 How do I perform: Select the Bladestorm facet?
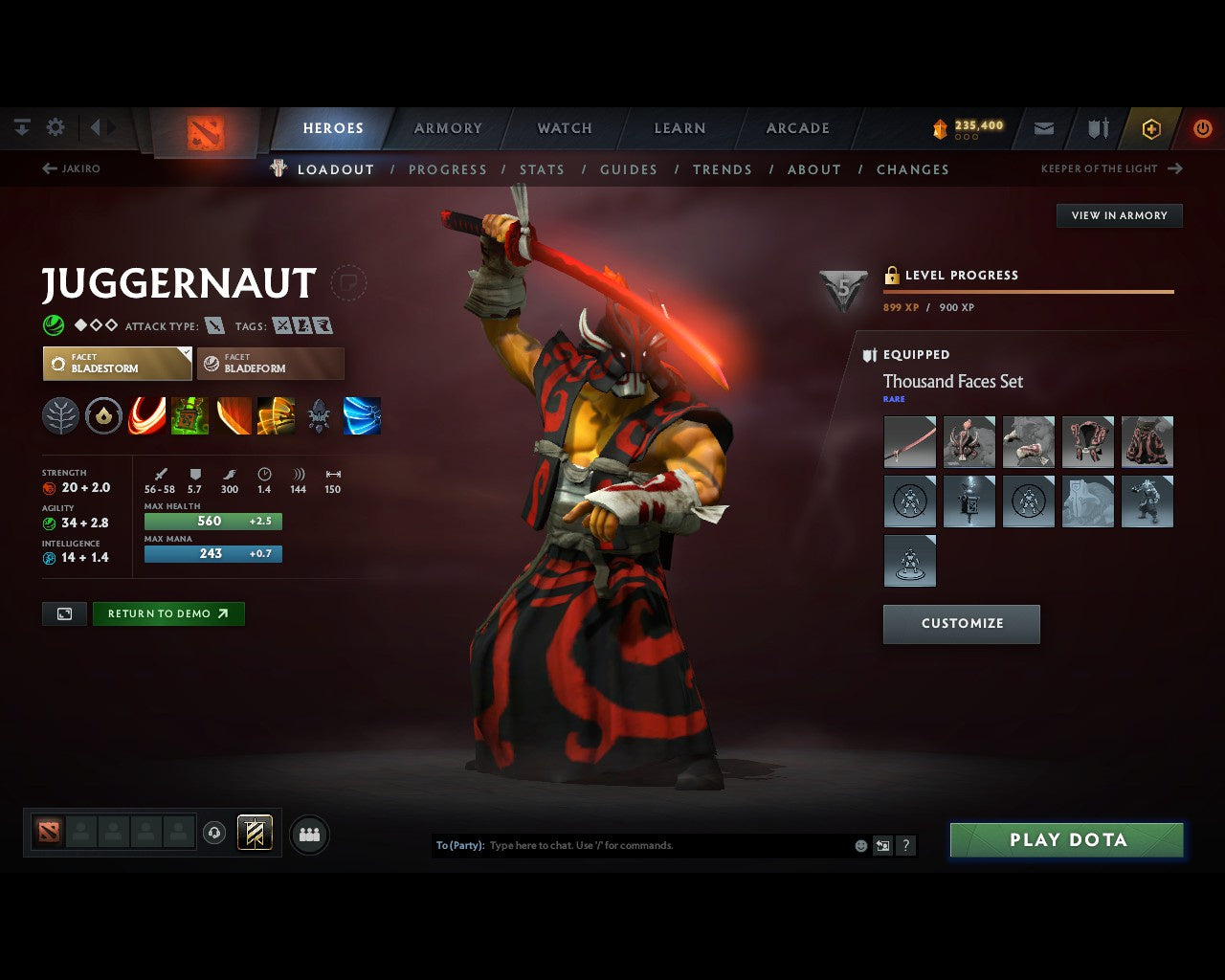click(117, 364)
